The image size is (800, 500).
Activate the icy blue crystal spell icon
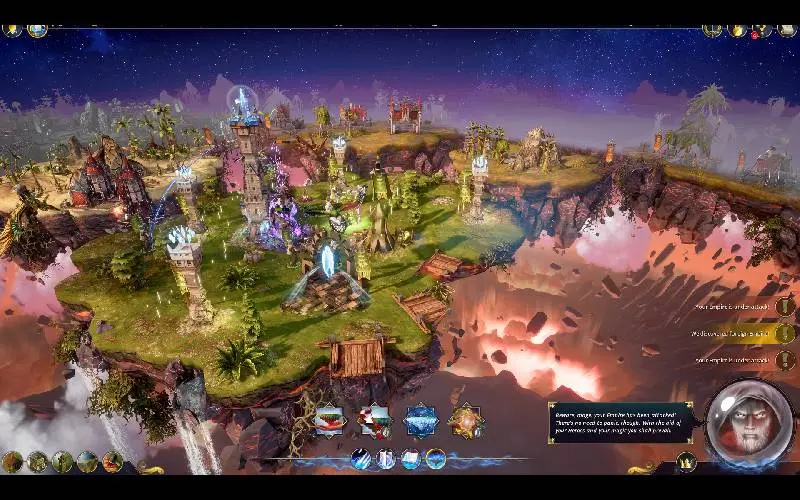[420, 420]
